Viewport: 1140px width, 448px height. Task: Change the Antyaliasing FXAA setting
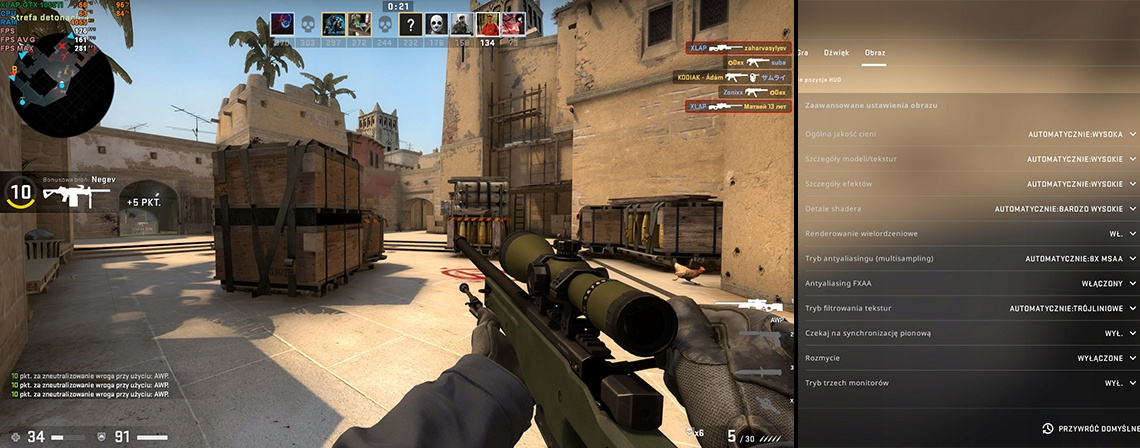(1109, 284)
